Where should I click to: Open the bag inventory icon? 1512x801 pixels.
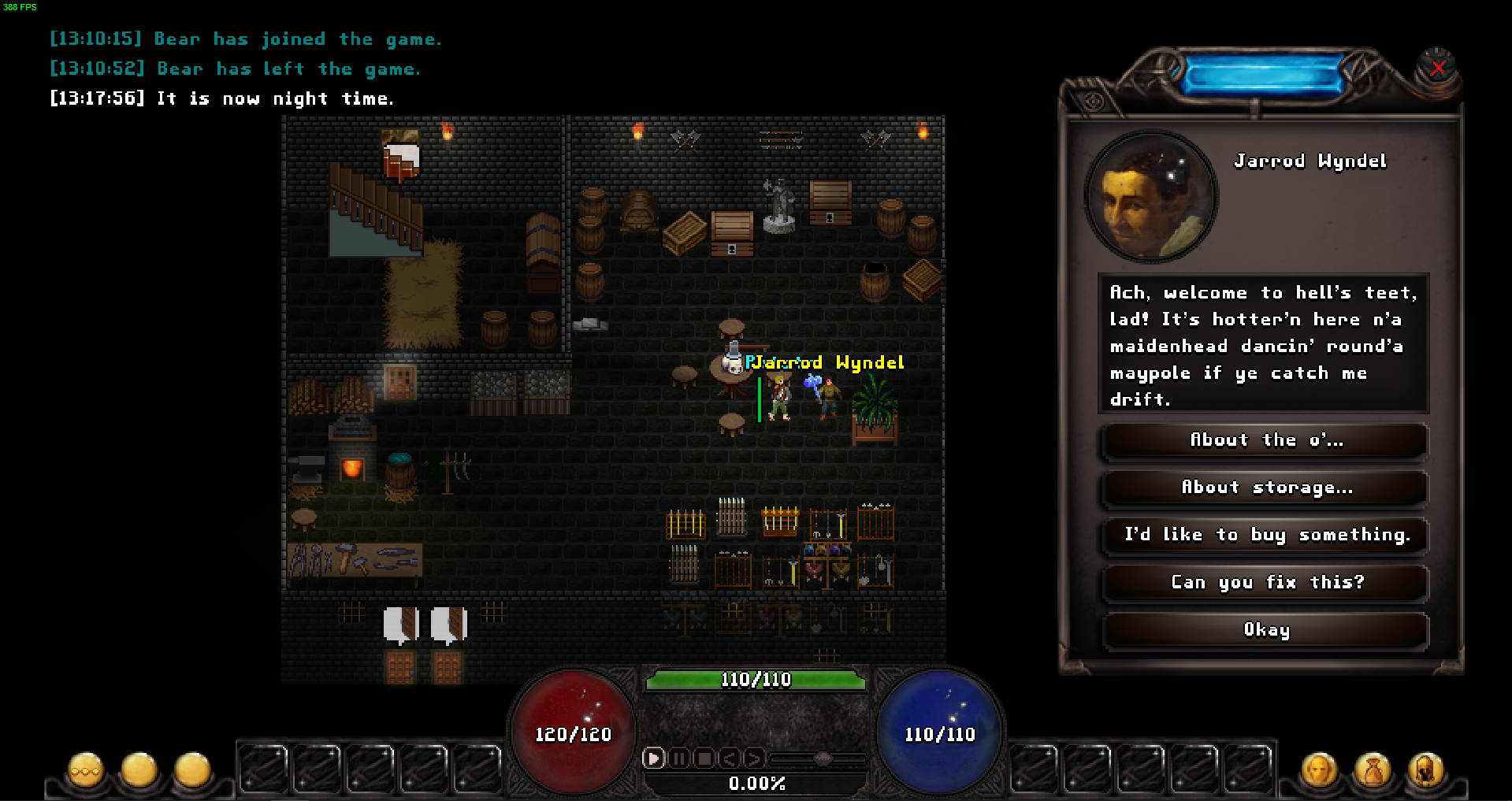[1373, 770]
